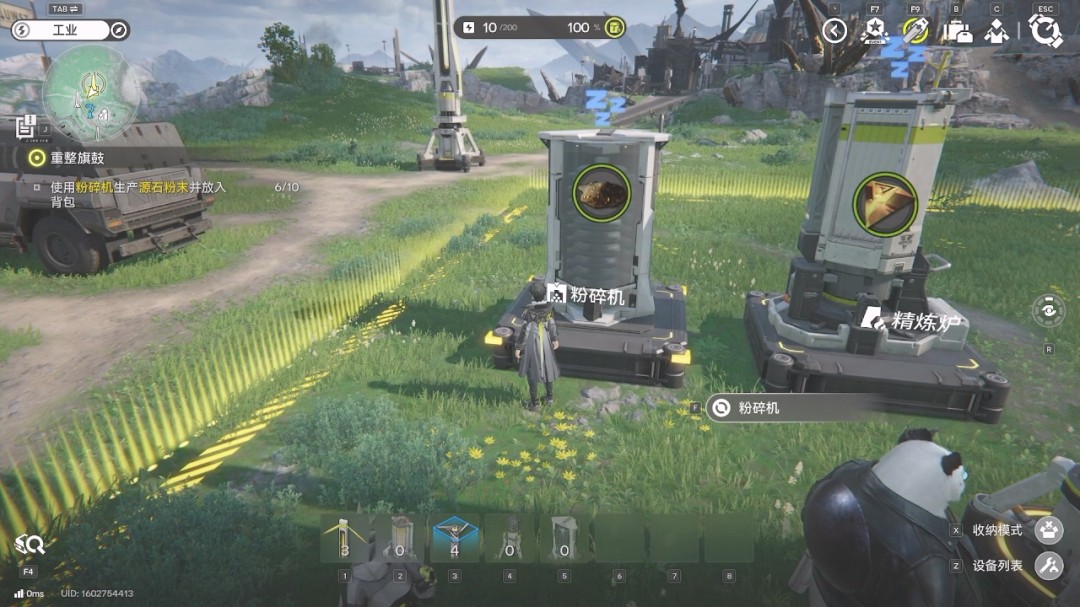The image size is (1080, 607).
Task: Enter 收纳模式 storage mode
Action: point(1048,530)
